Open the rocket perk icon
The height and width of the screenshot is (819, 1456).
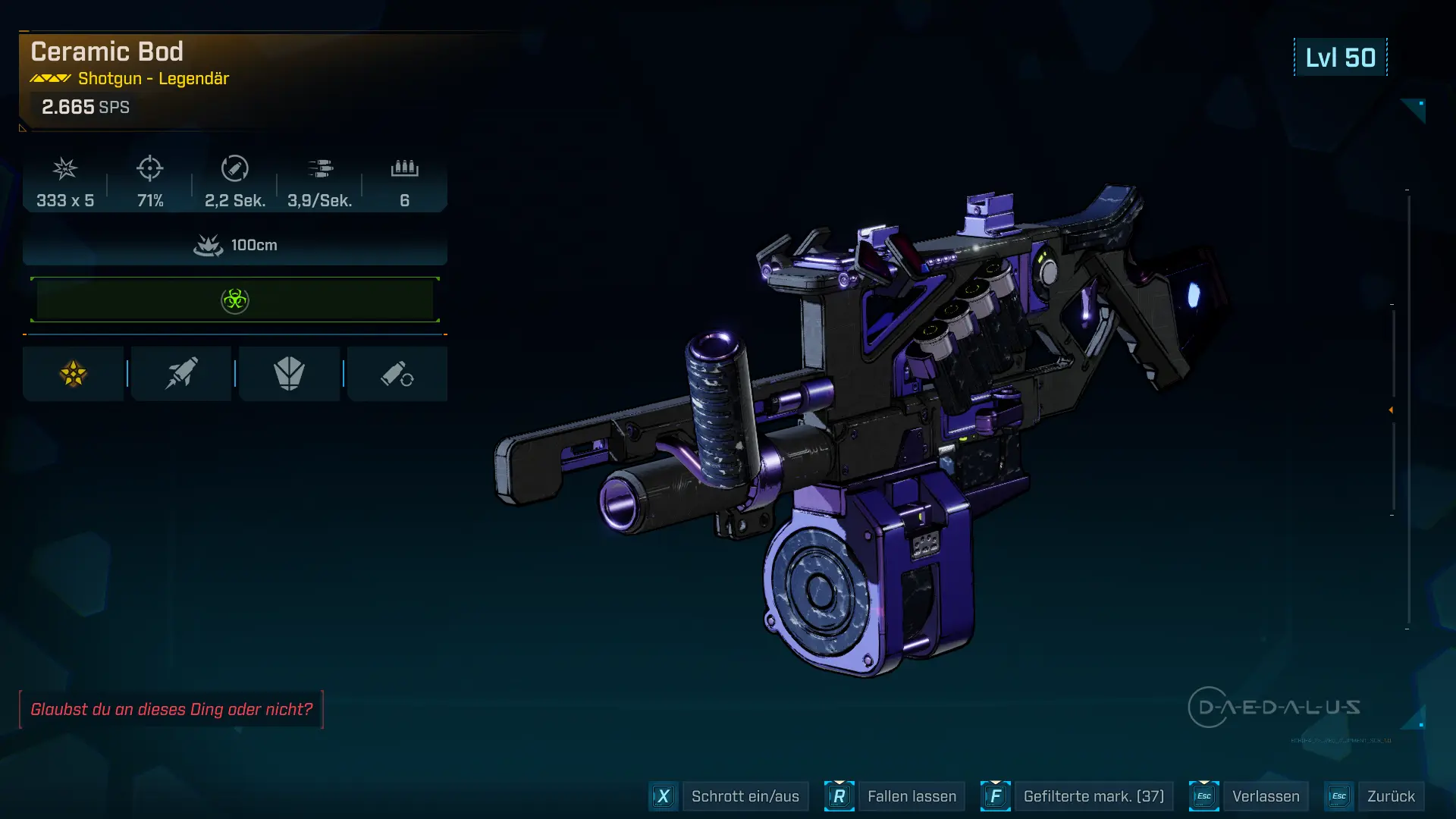(181, 374)
